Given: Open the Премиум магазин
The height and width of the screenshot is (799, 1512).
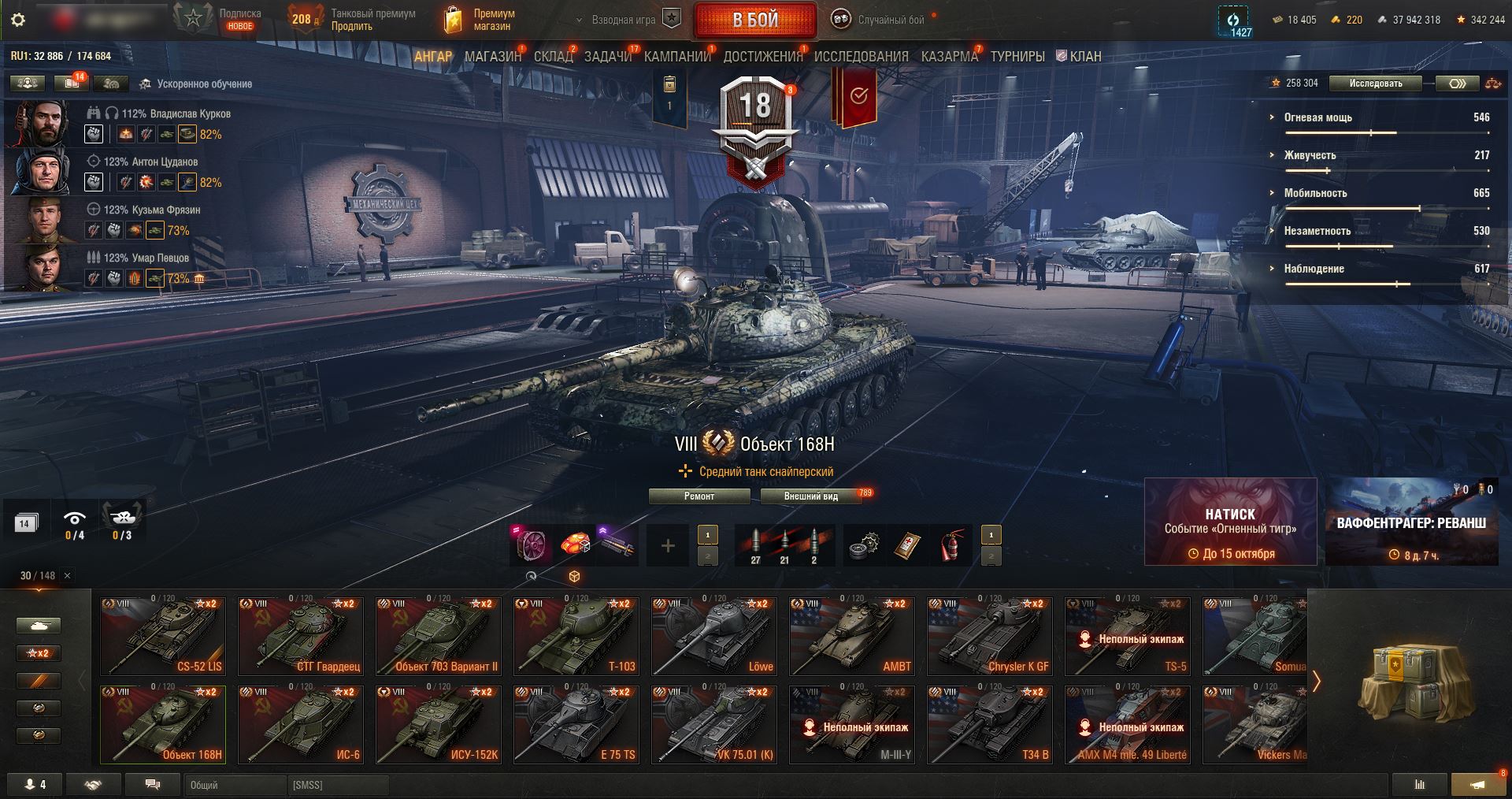Looking at the screenshot, I should [x=480, y=20].
